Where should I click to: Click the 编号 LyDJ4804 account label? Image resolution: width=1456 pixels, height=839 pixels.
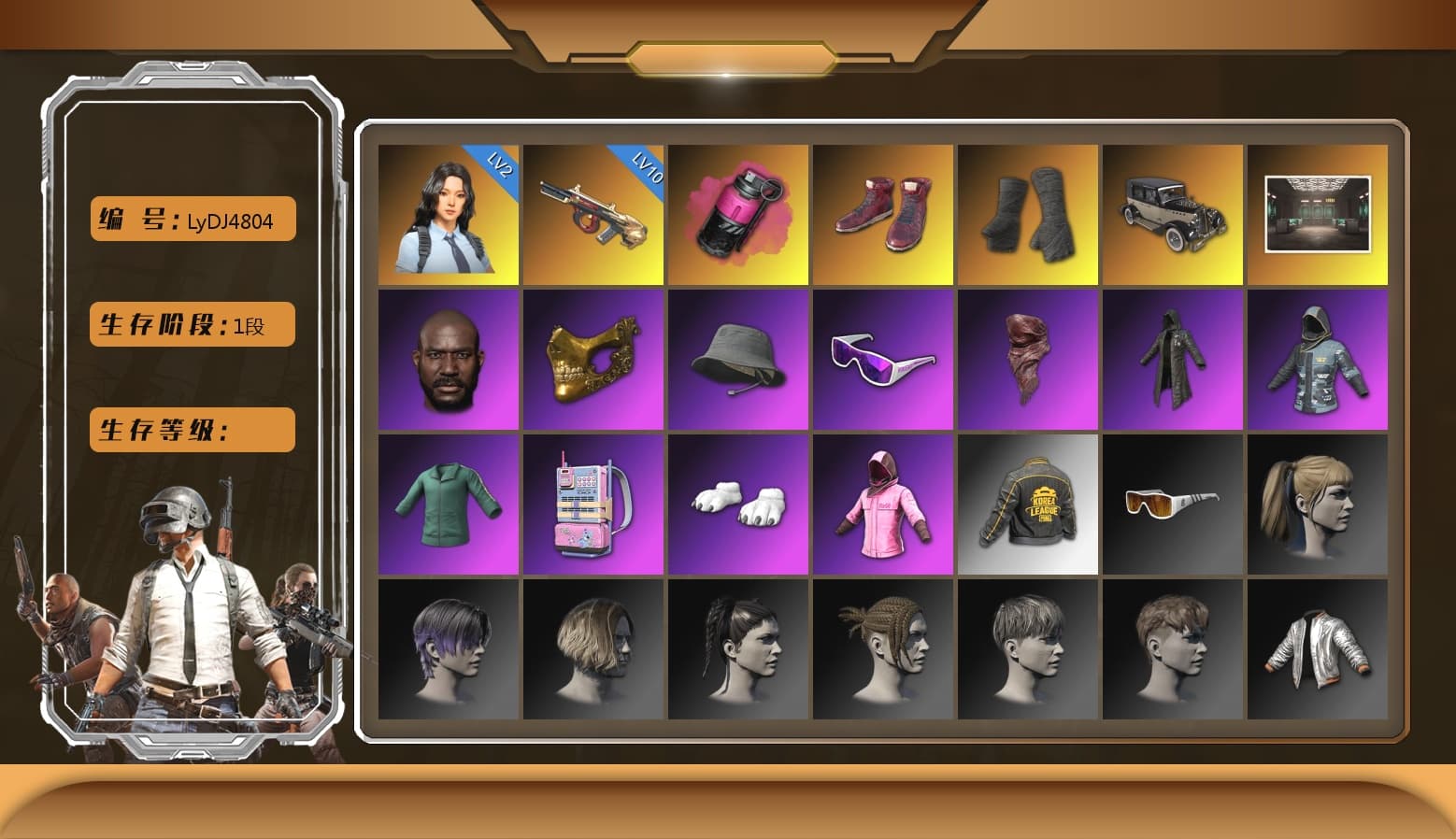click(x=192, y=219)
